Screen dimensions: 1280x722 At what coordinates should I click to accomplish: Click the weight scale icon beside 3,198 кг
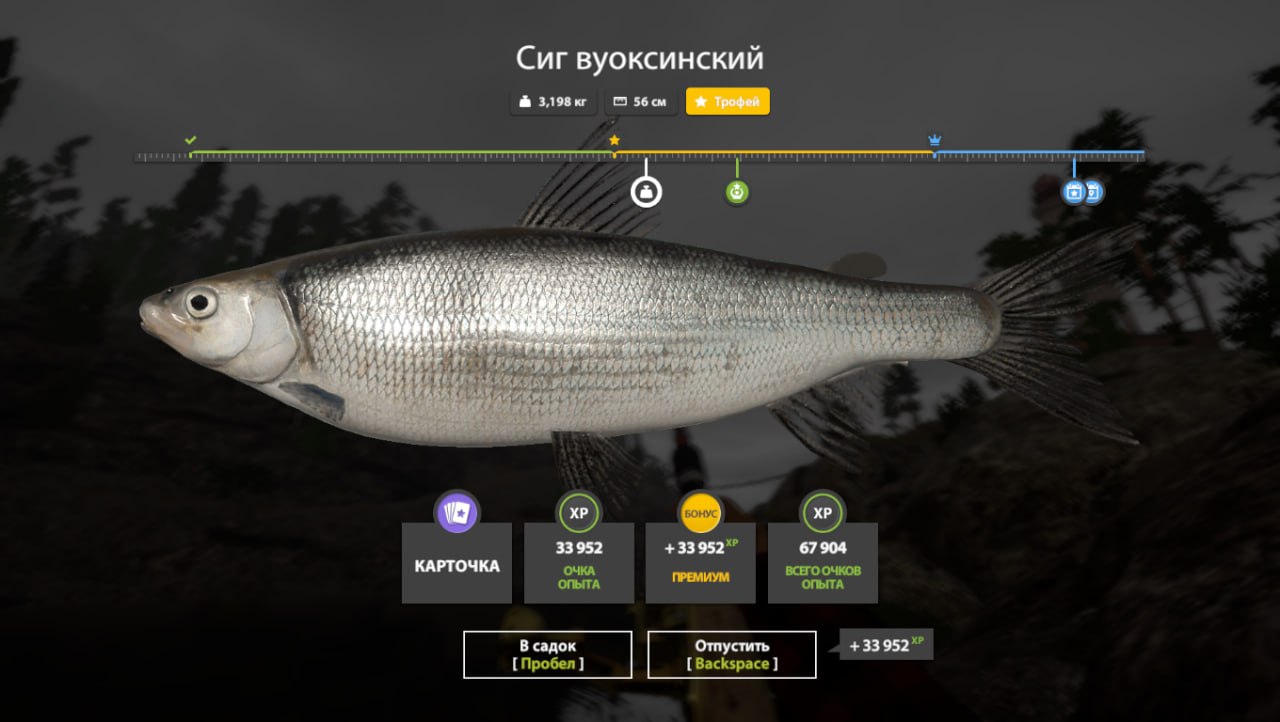pos(524,101)
